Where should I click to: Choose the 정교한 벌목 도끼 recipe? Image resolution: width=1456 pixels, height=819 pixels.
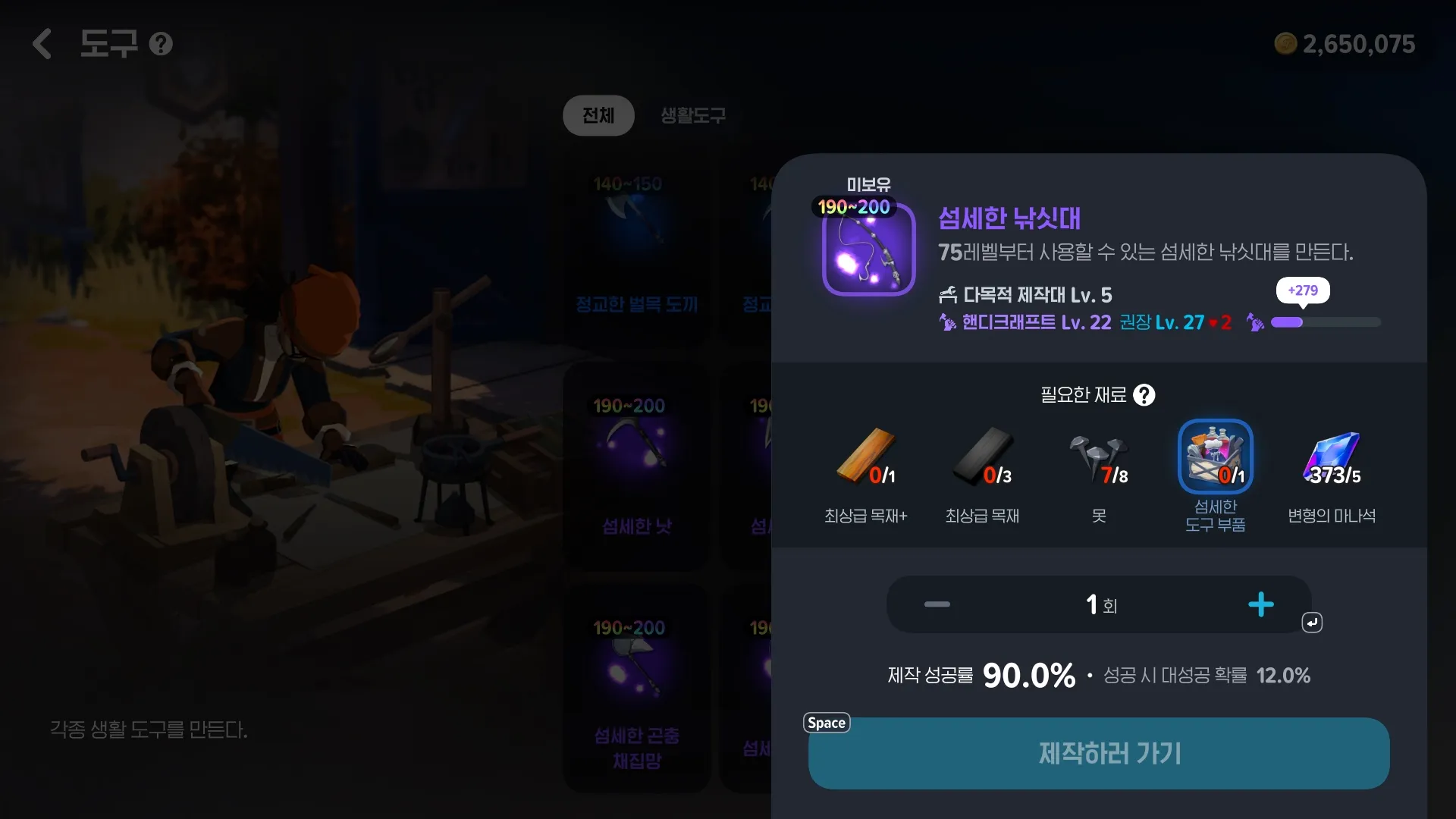635,243
